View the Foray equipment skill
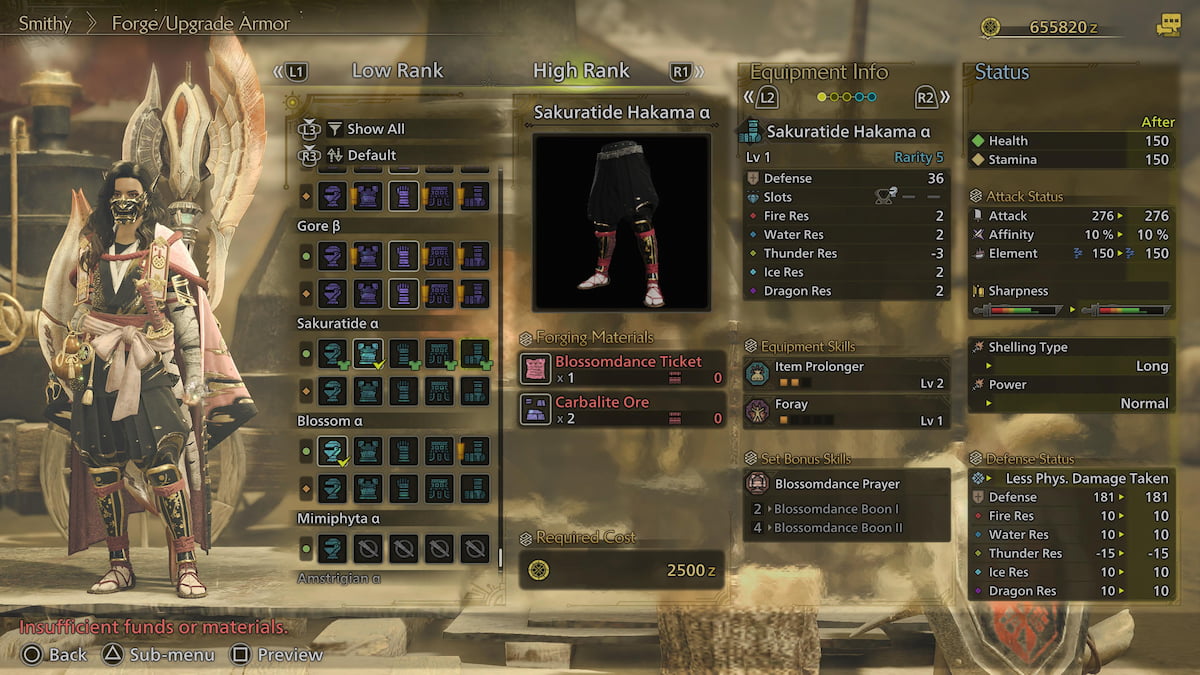Screen dimensions: 1200x675 (x=846, y=412)
